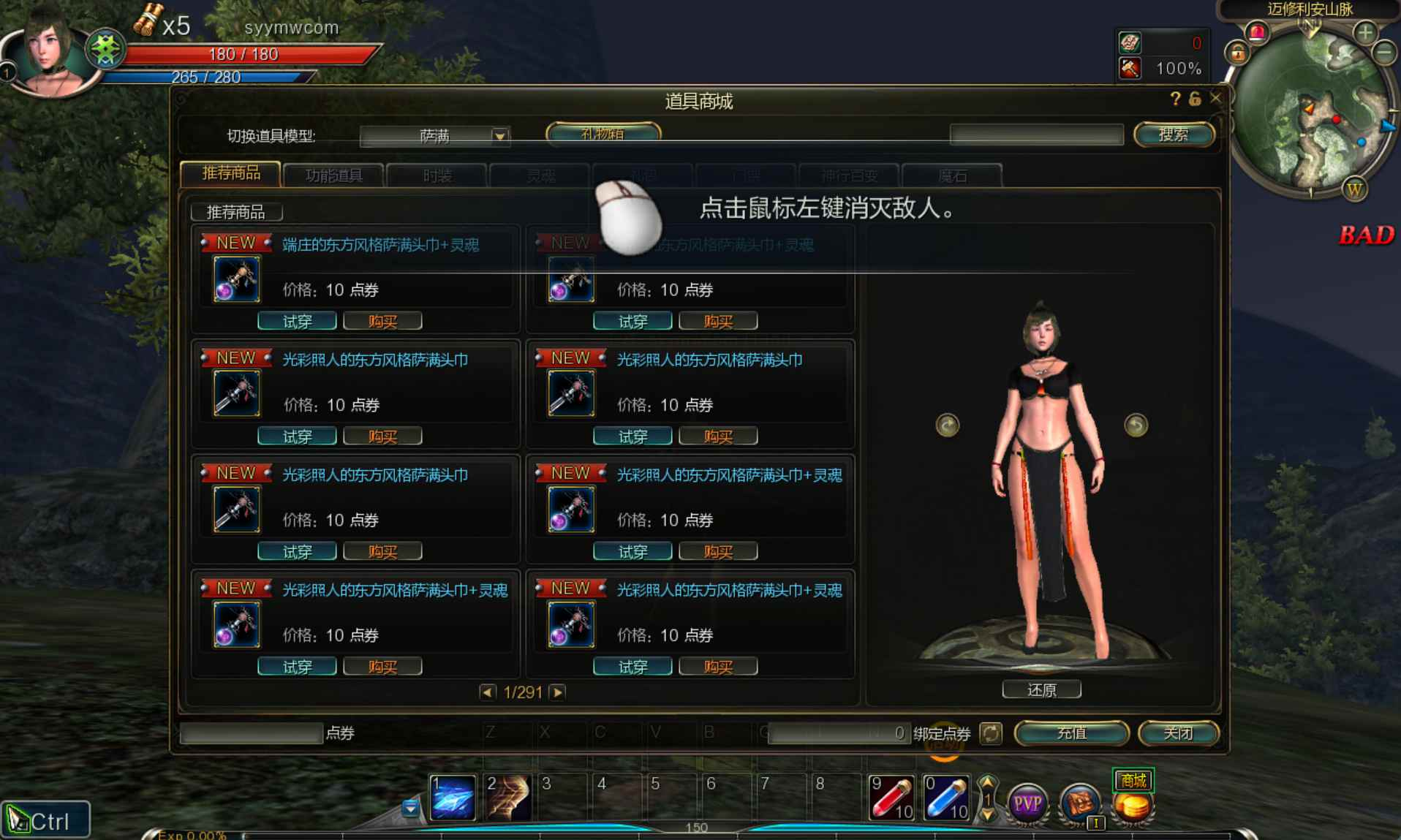Image resolution: width=1401 pixels, height=840 pixels.
Task: Click the 搜索 search input field
Action: pos(1037,135)
